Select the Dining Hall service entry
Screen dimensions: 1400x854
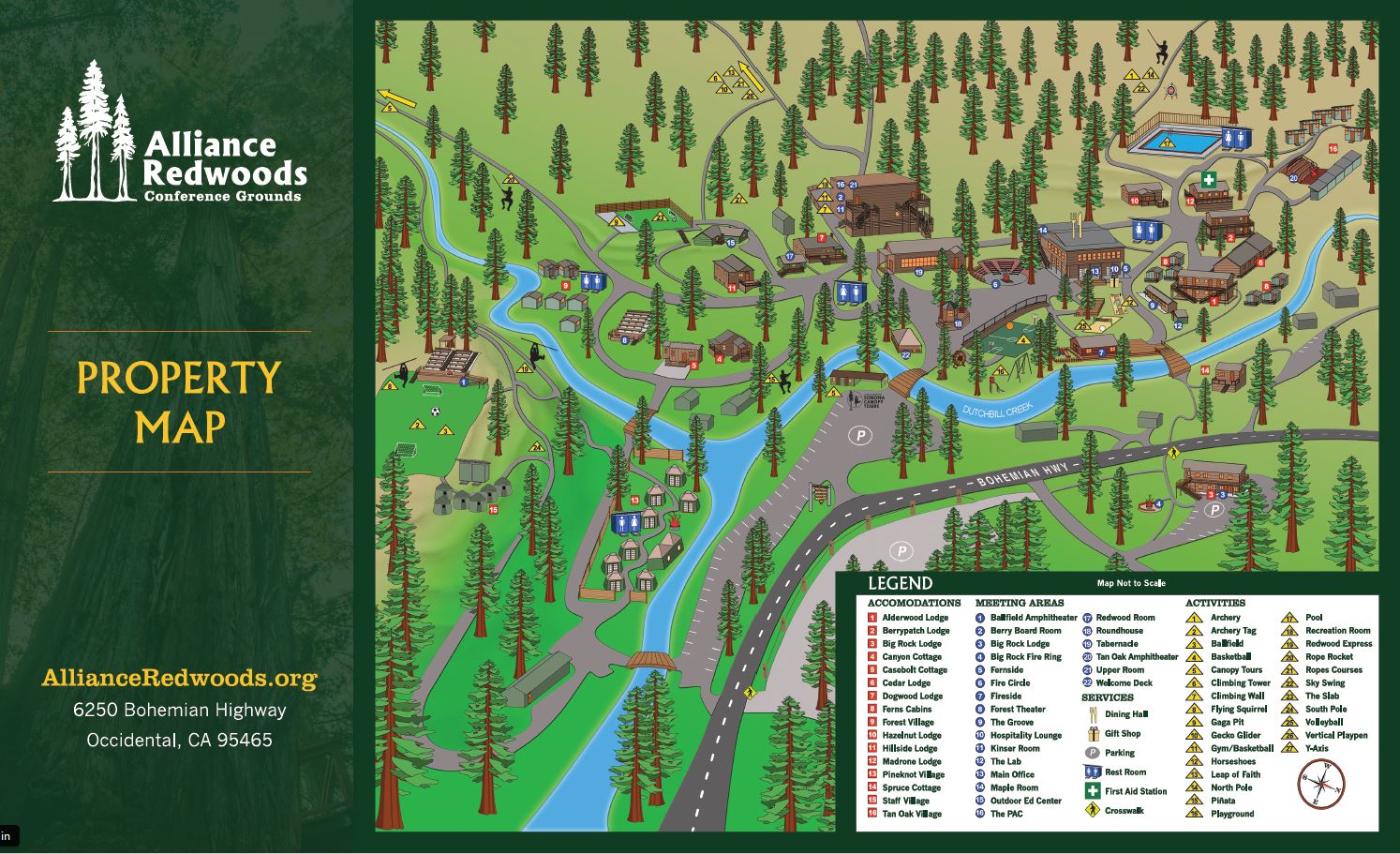point(1125,714)
